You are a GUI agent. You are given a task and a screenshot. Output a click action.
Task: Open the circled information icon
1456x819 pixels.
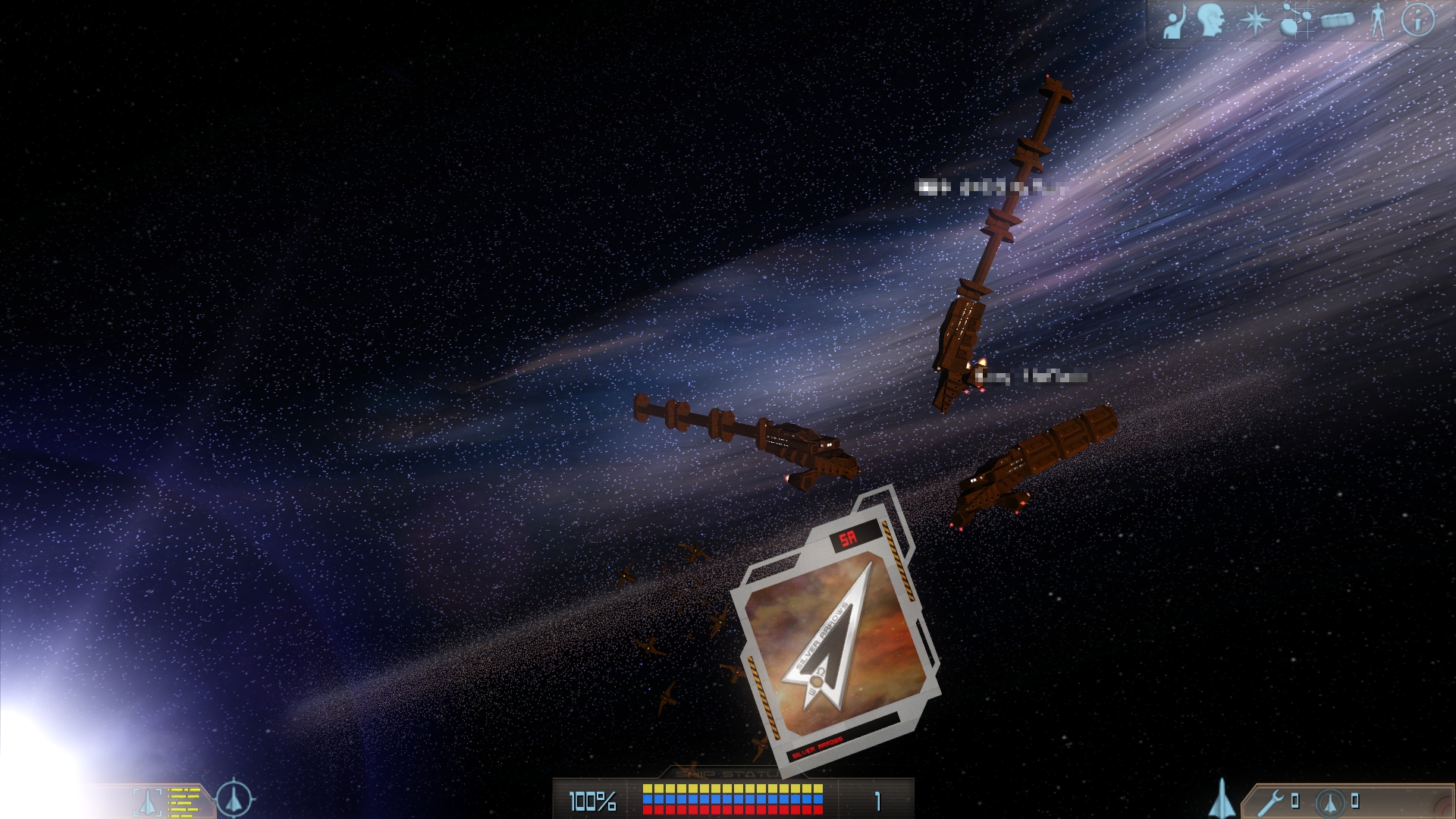click(1417, 20)
